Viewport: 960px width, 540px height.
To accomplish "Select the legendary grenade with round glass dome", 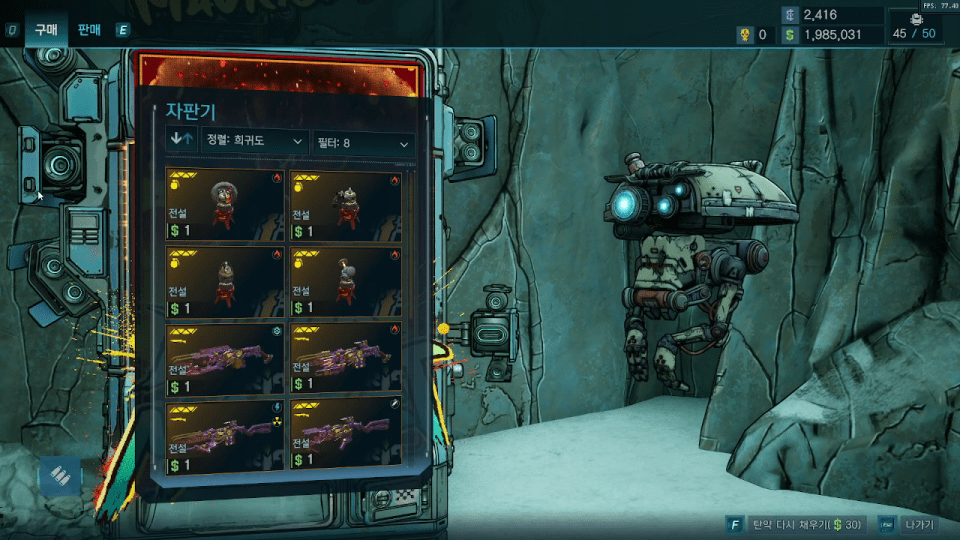I will (224, 205).
